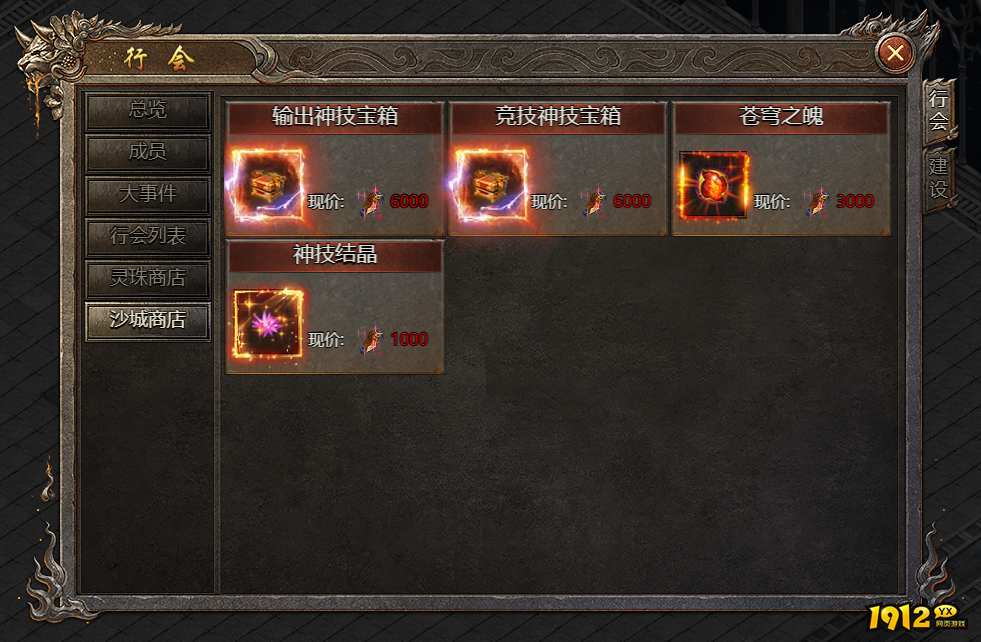981x642 pixels.
Task: Pick the 苍穹之魄 item icon
Action: click(713, 186)
